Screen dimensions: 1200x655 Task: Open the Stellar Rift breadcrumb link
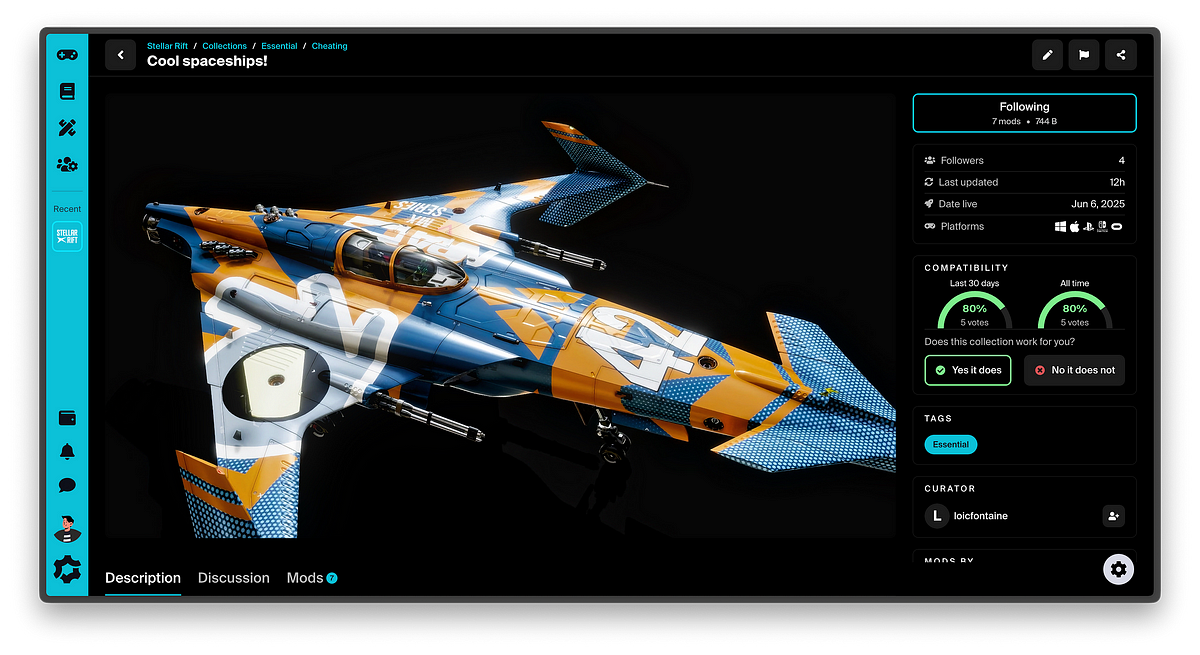167,46
